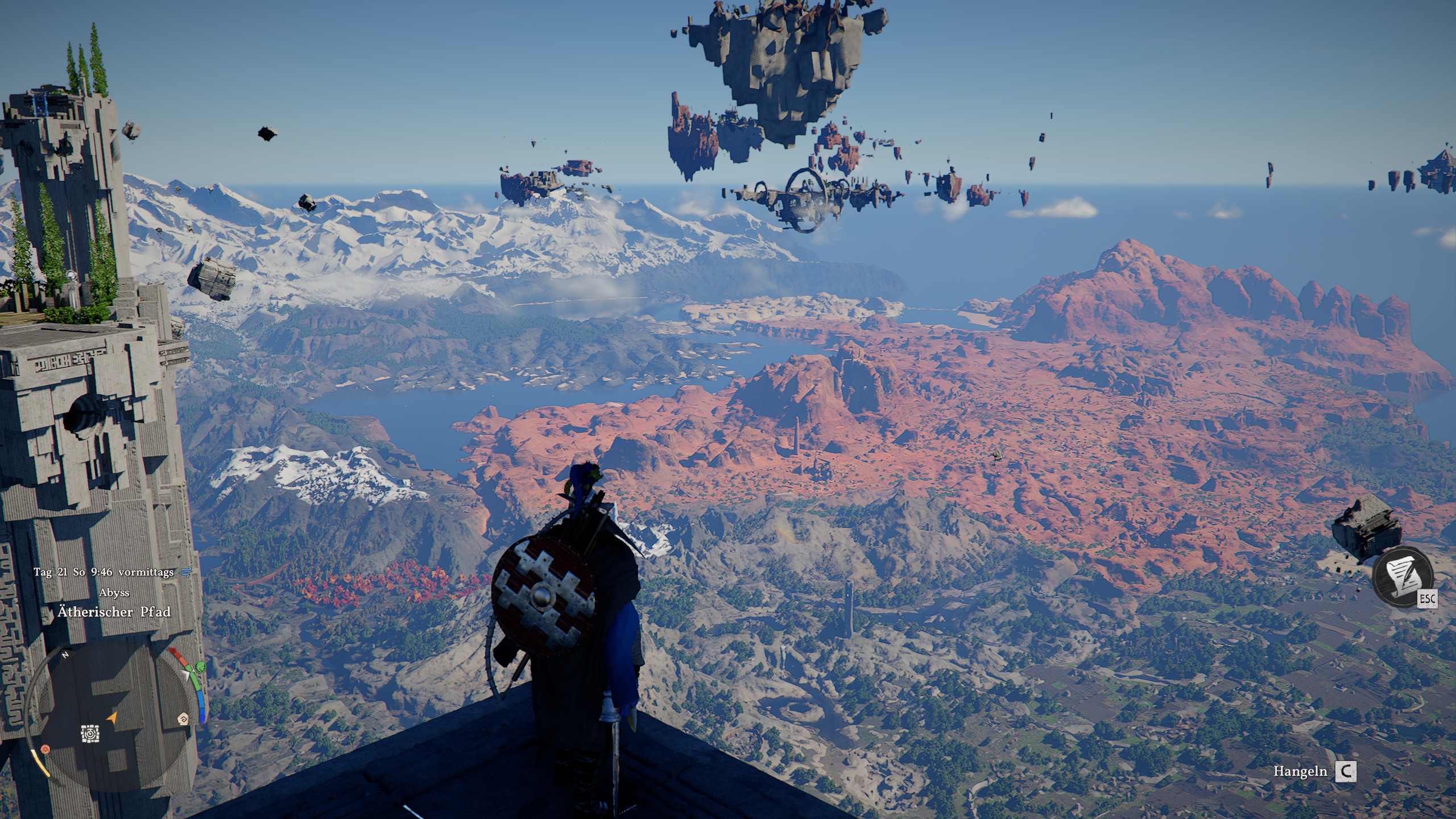Click the orange round marker on minimap edge
1456x819 pixels.
click(x=45, y=750)
